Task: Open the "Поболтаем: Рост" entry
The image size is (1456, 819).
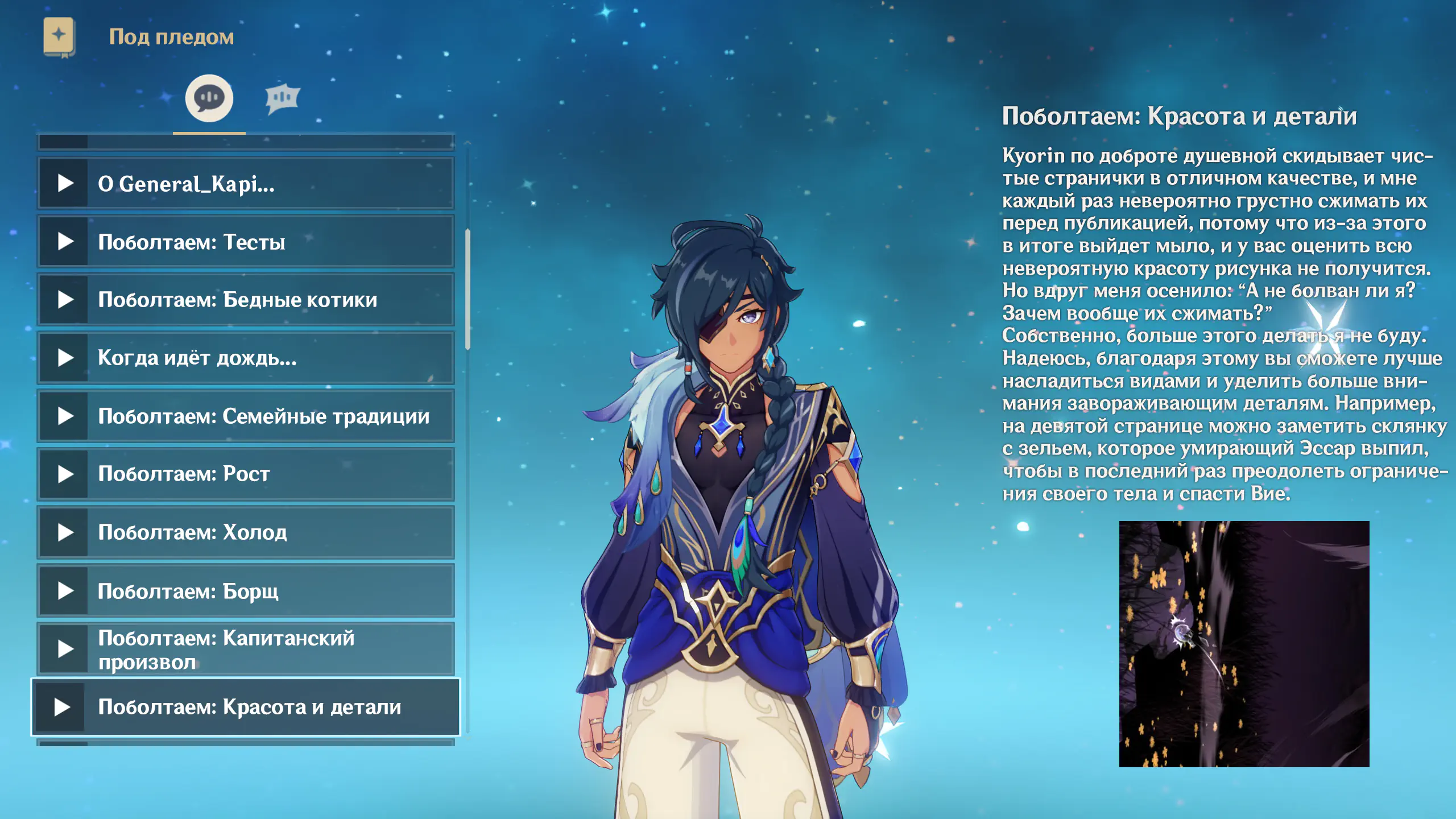Action: click(246, 474)
